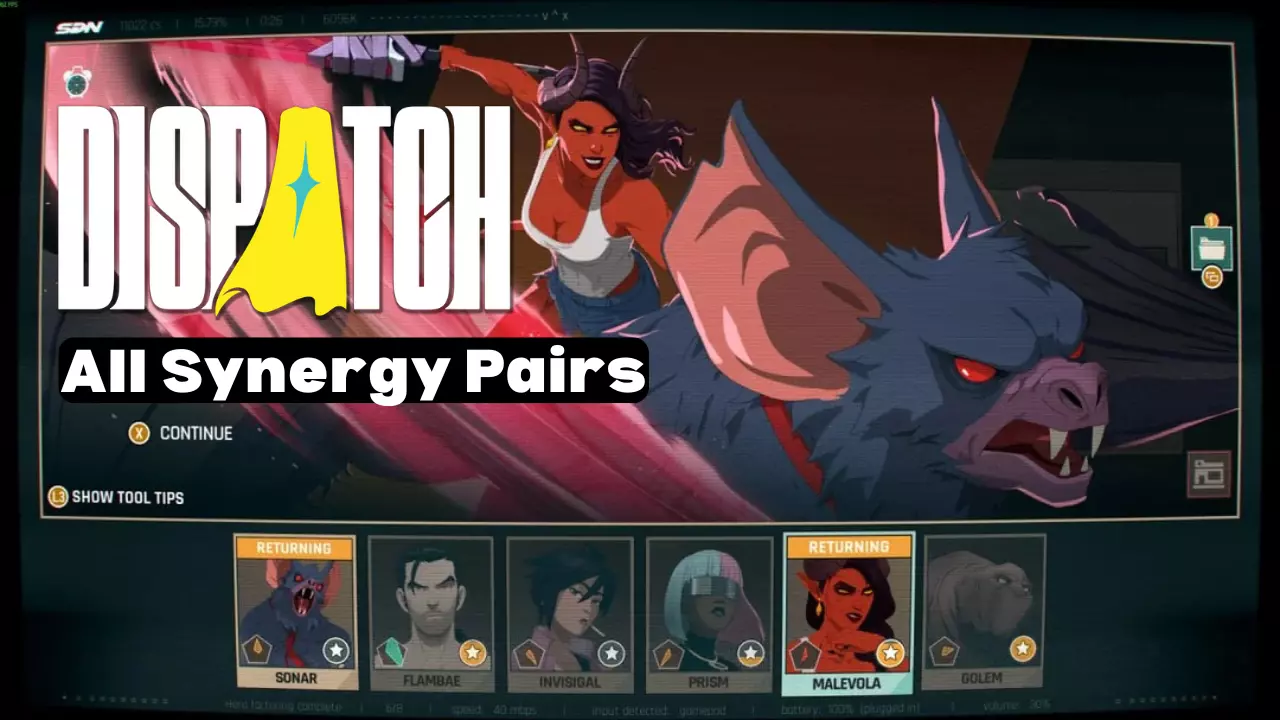Select Flambae's character card
Image resolution: width=1280 pixels, height=720 pixels.
429,613
